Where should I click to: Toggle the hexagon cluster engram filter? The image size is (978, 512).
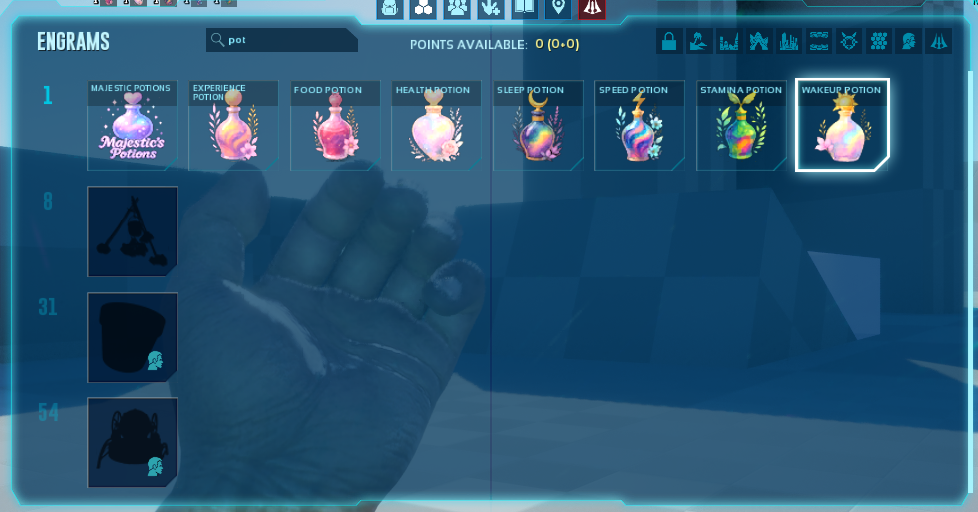(x=879, y=41)
